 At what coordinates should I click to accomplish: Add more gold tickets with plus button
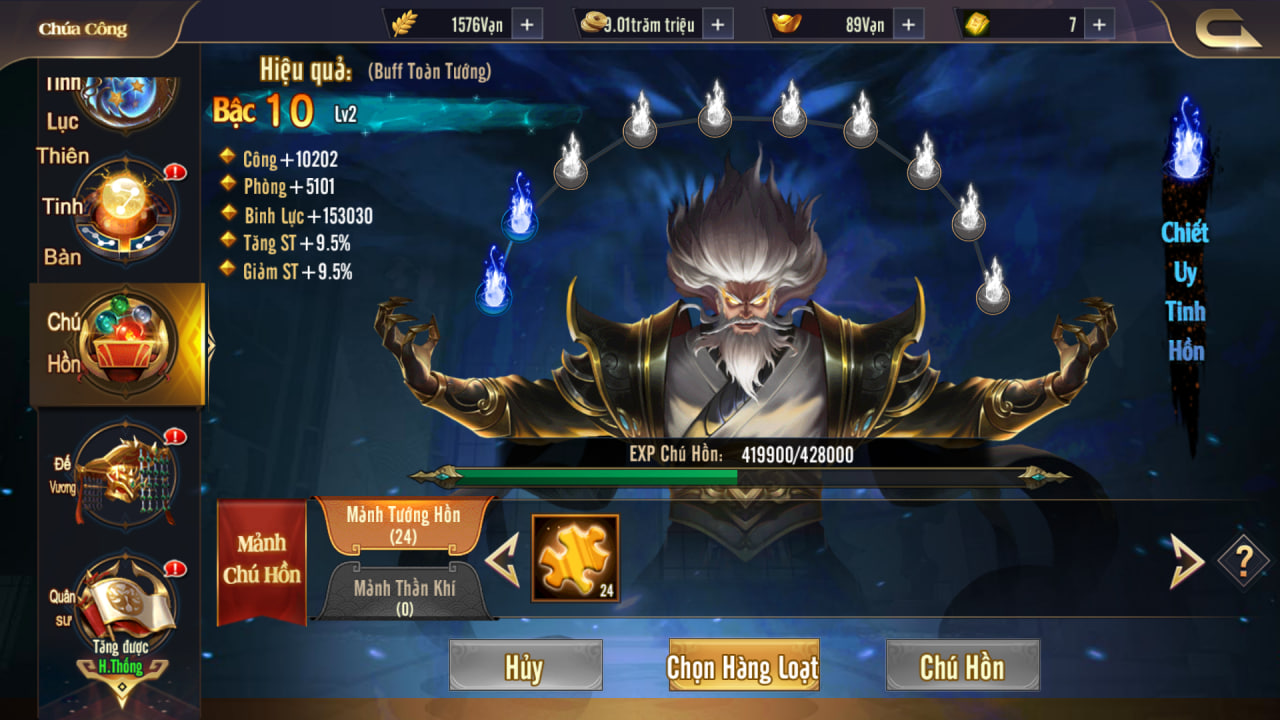coord(1099,25)
